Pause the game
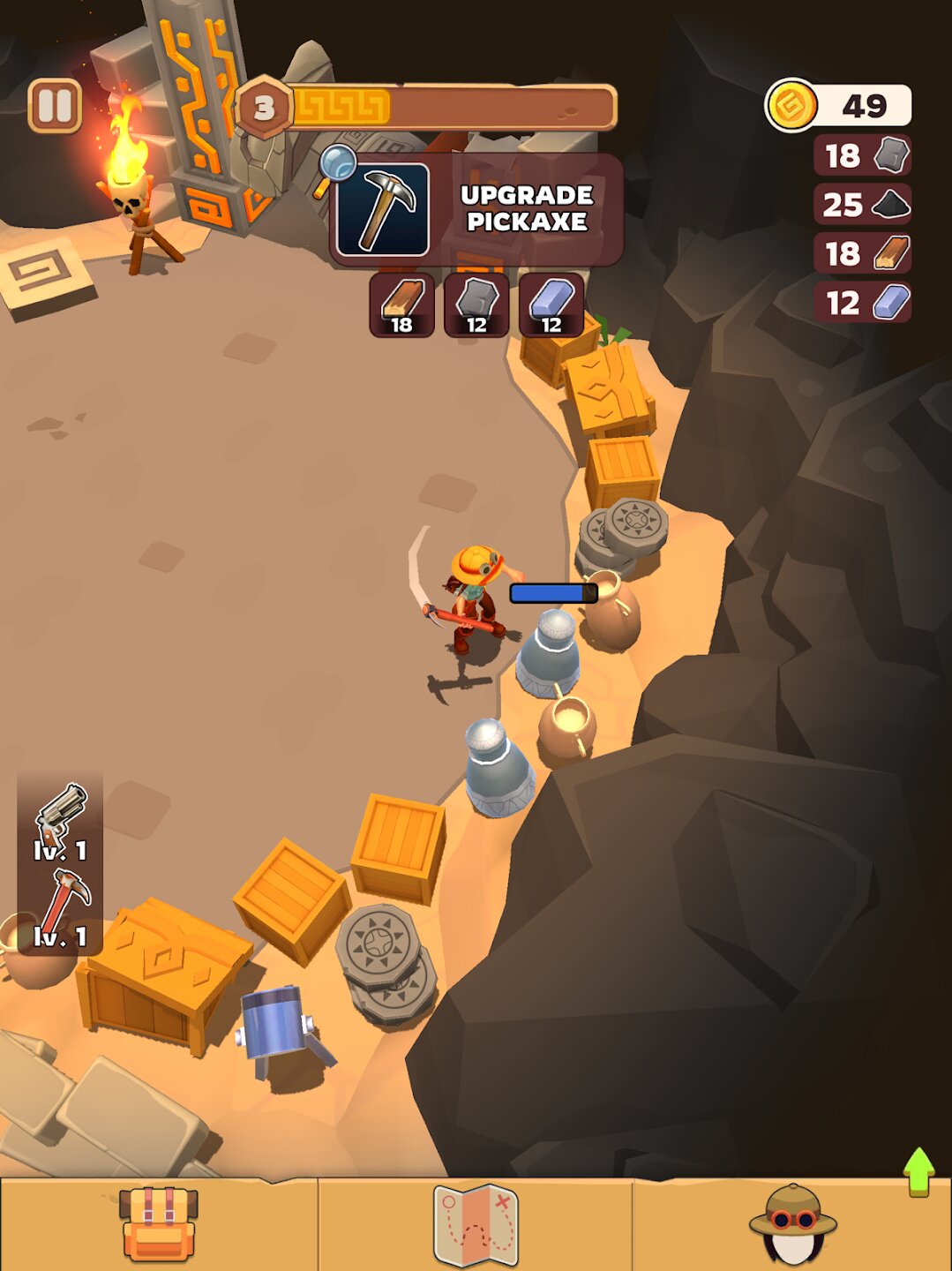 pyautogui.click(x=55, y=106)
